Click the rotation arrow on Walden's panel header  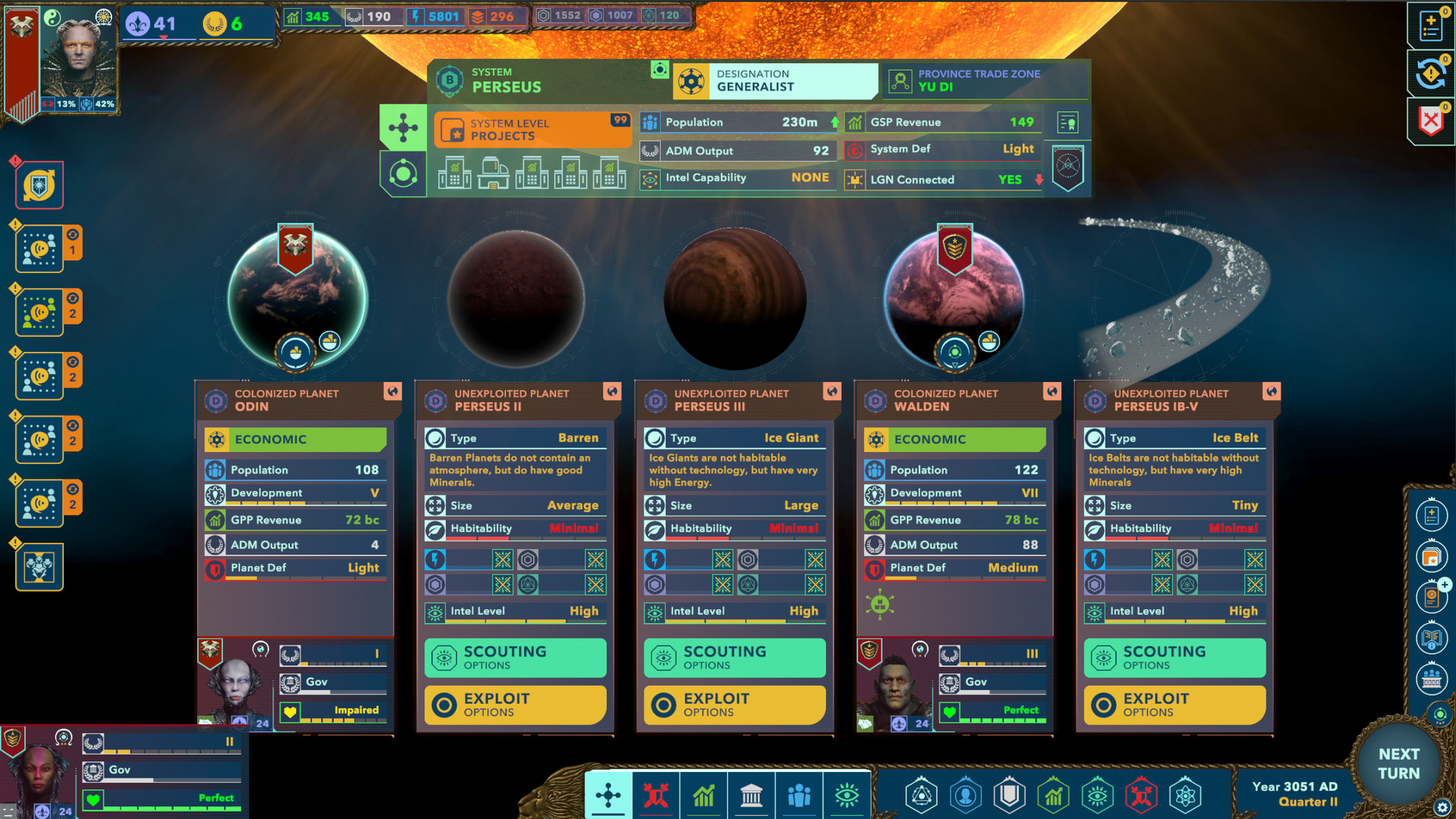click(1052, 391)
